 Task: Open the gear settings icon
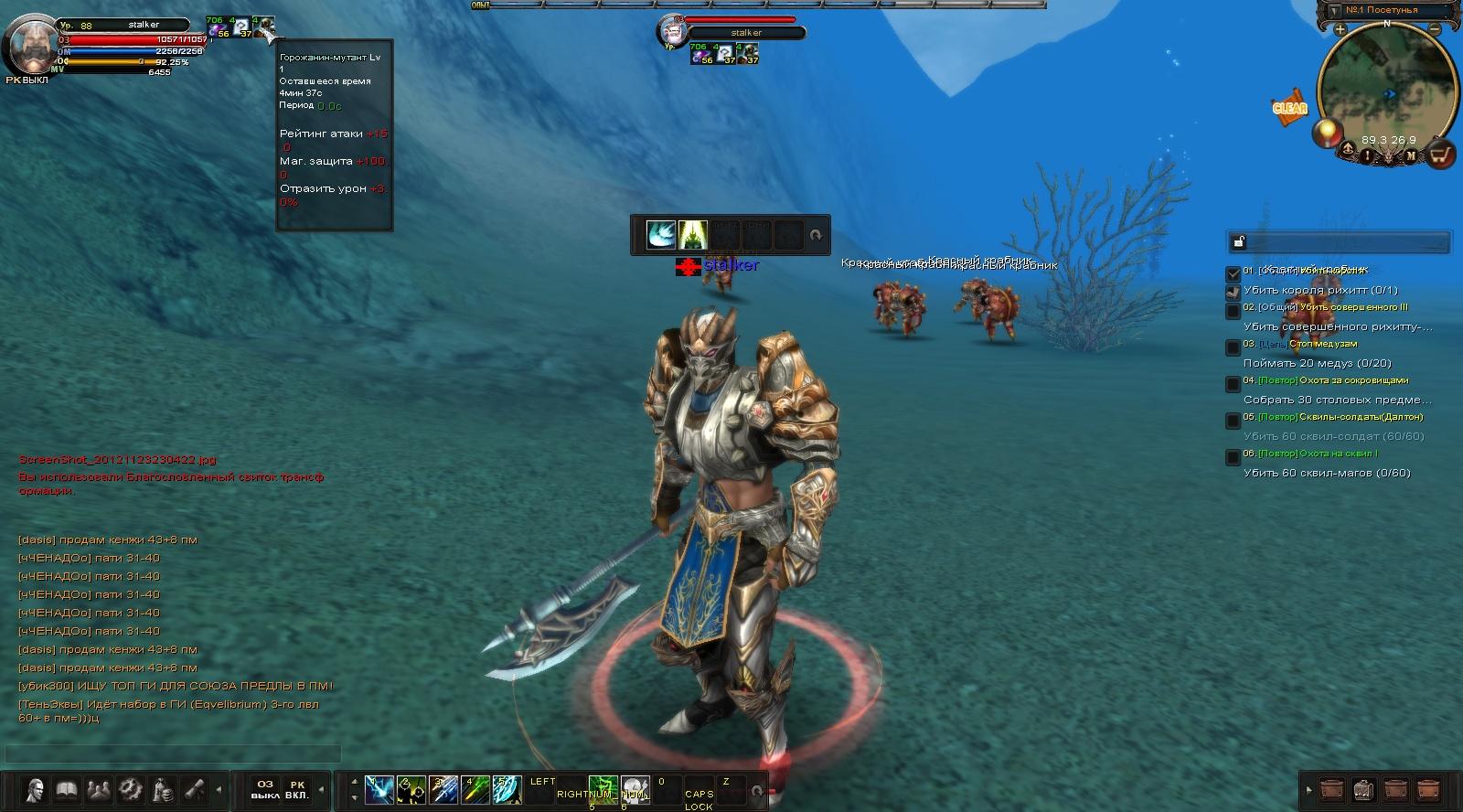tap(130, 789)
